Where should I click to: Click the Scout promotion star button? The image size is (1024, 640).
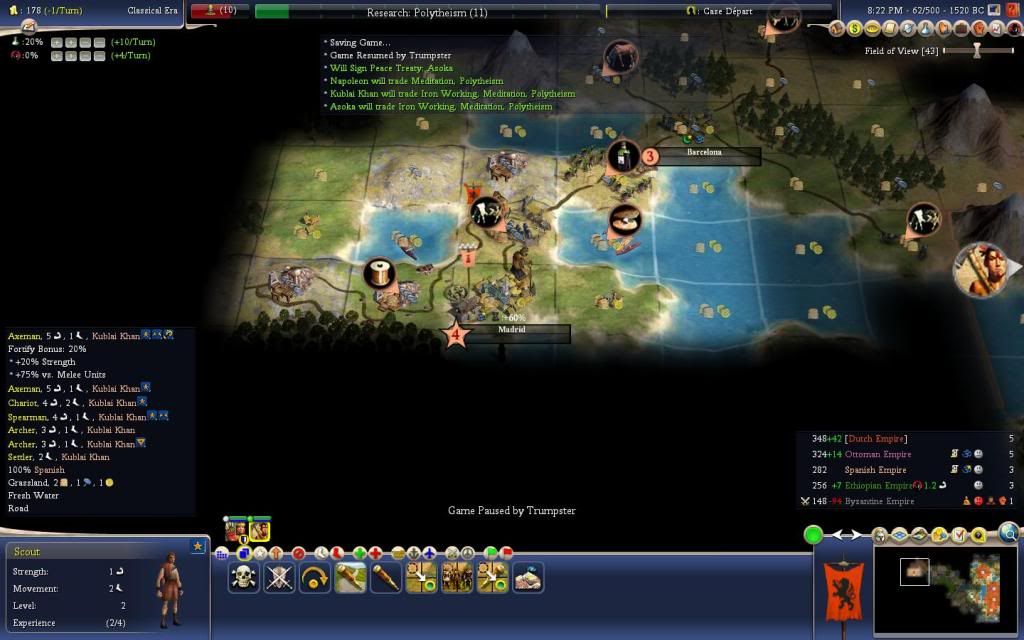coord(197,546)
